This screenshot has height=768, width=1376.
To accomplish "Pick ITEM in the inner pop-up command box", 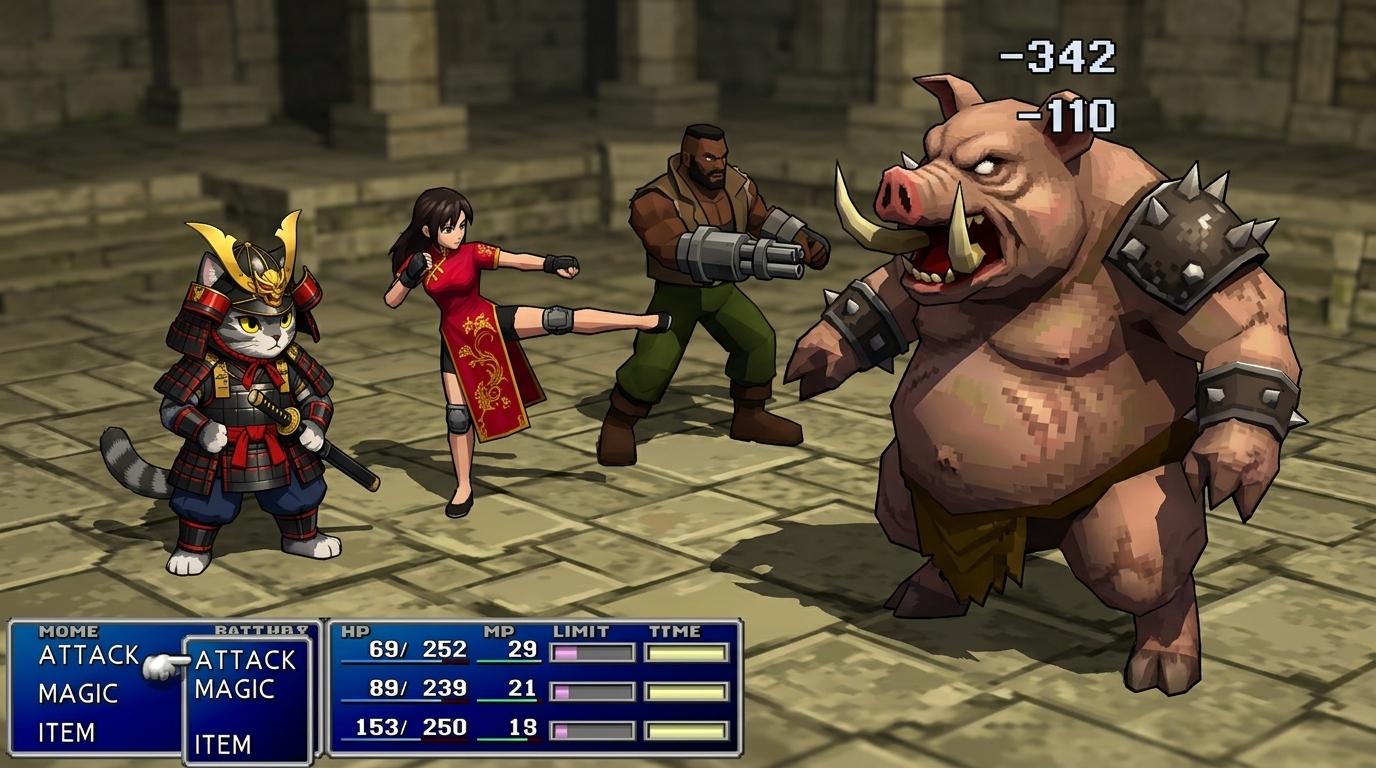I will click(222, 744).
